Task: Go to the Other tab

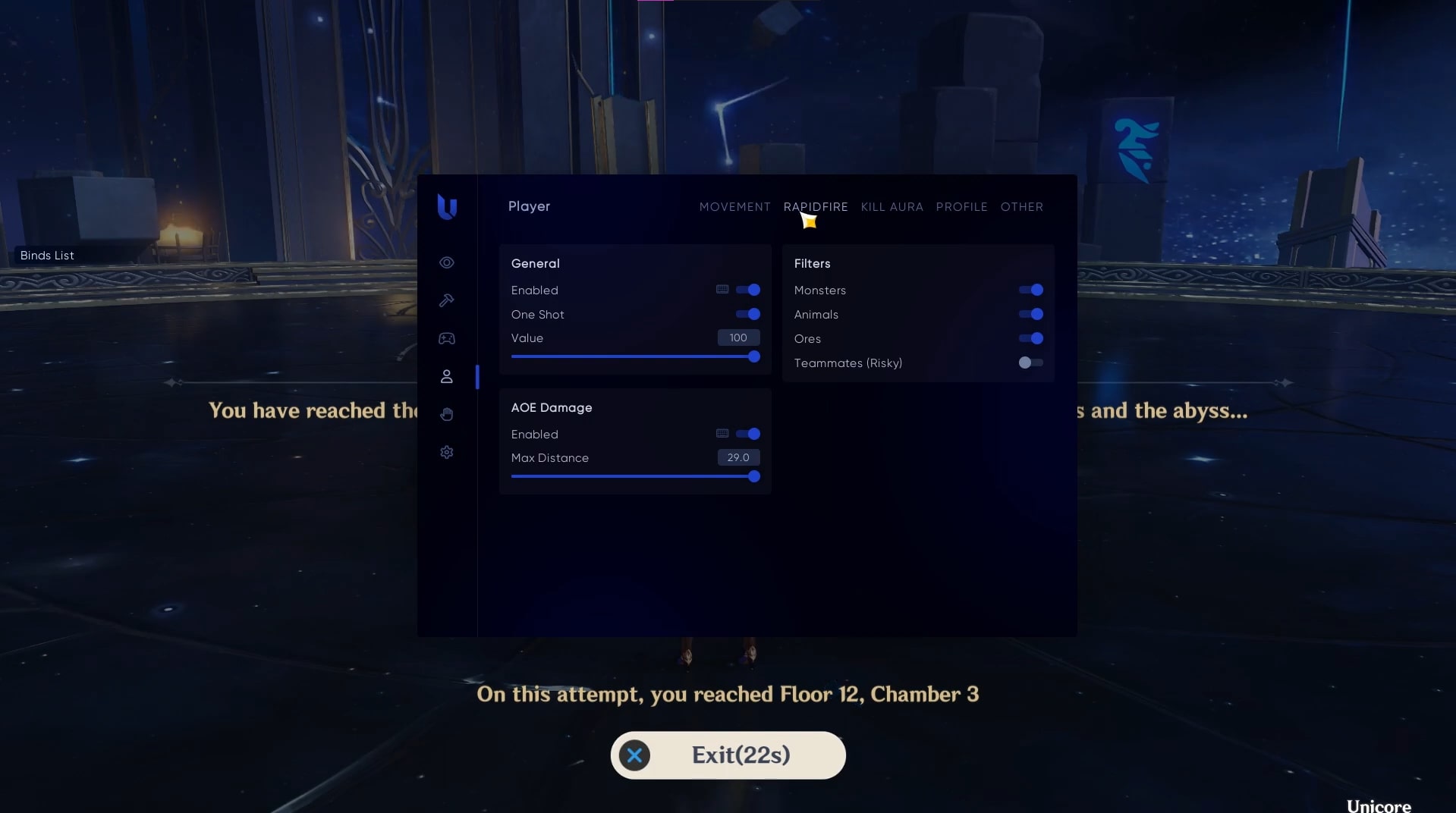Action: 1021,207
